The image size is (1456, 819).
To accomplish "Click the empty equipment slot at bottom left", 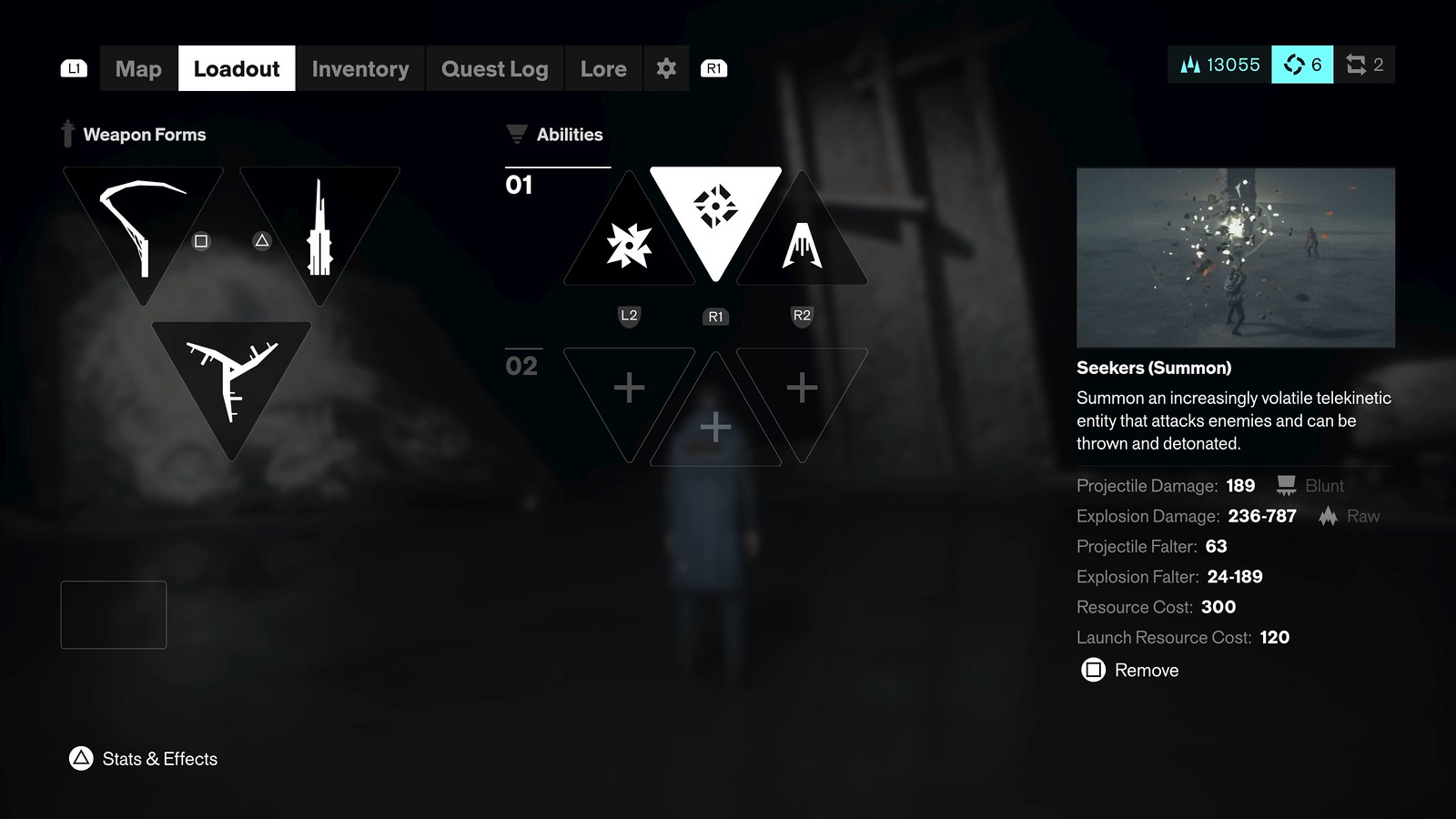I will (x=113, y=614).
